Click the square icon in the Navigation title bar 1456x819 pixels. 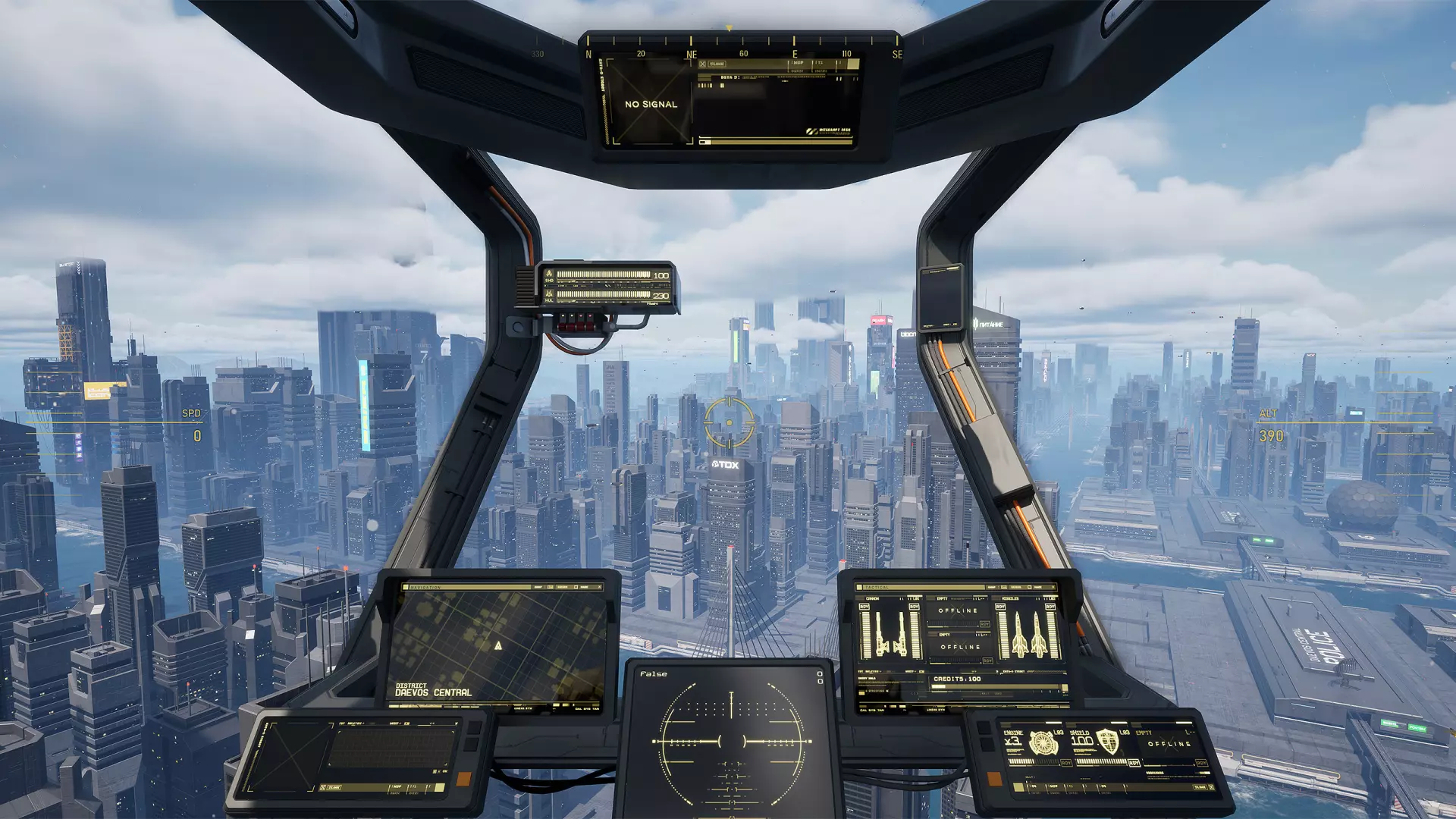(406, 586)
